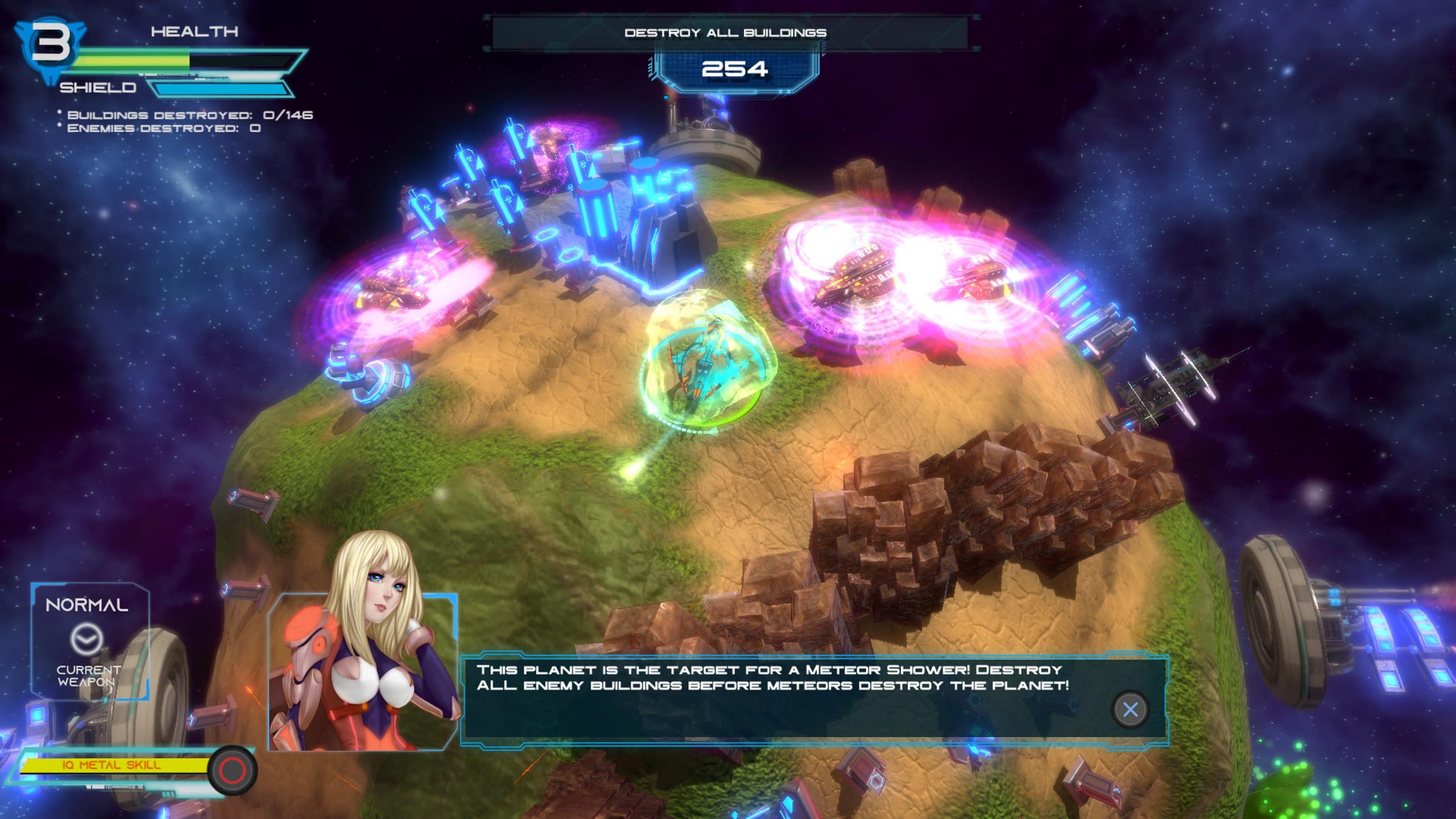Select the Normal current weapon panel

coord(90,641)
